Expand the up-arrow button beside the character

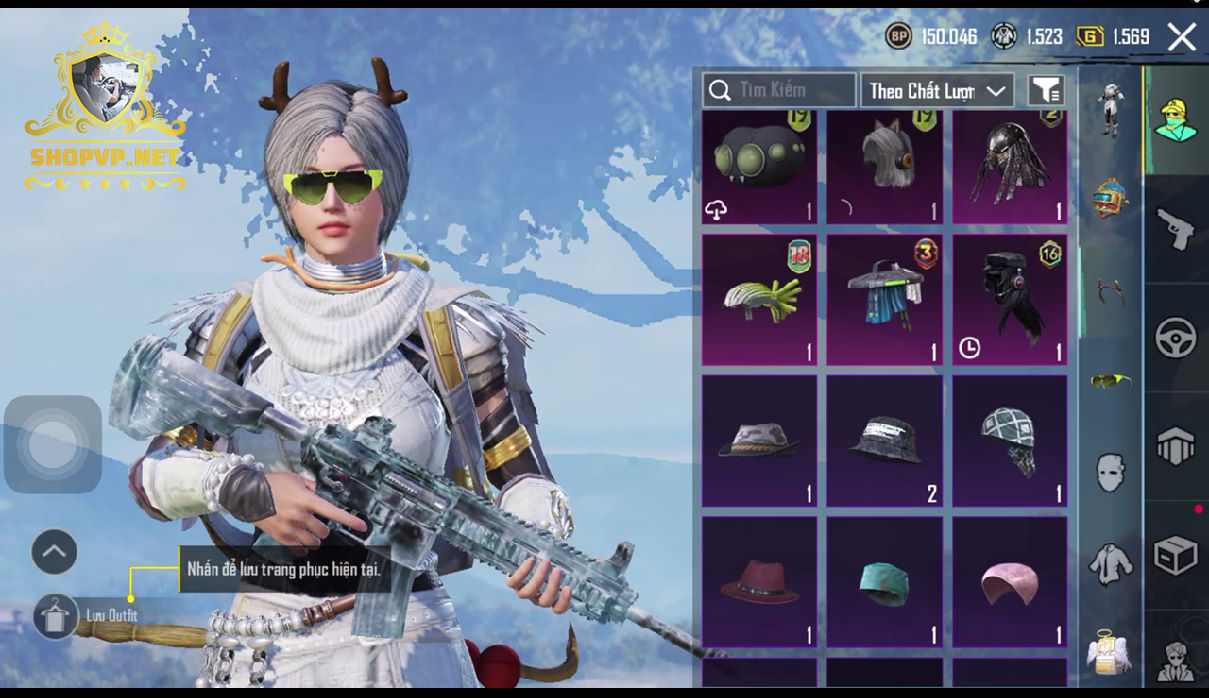click(54, 551)
